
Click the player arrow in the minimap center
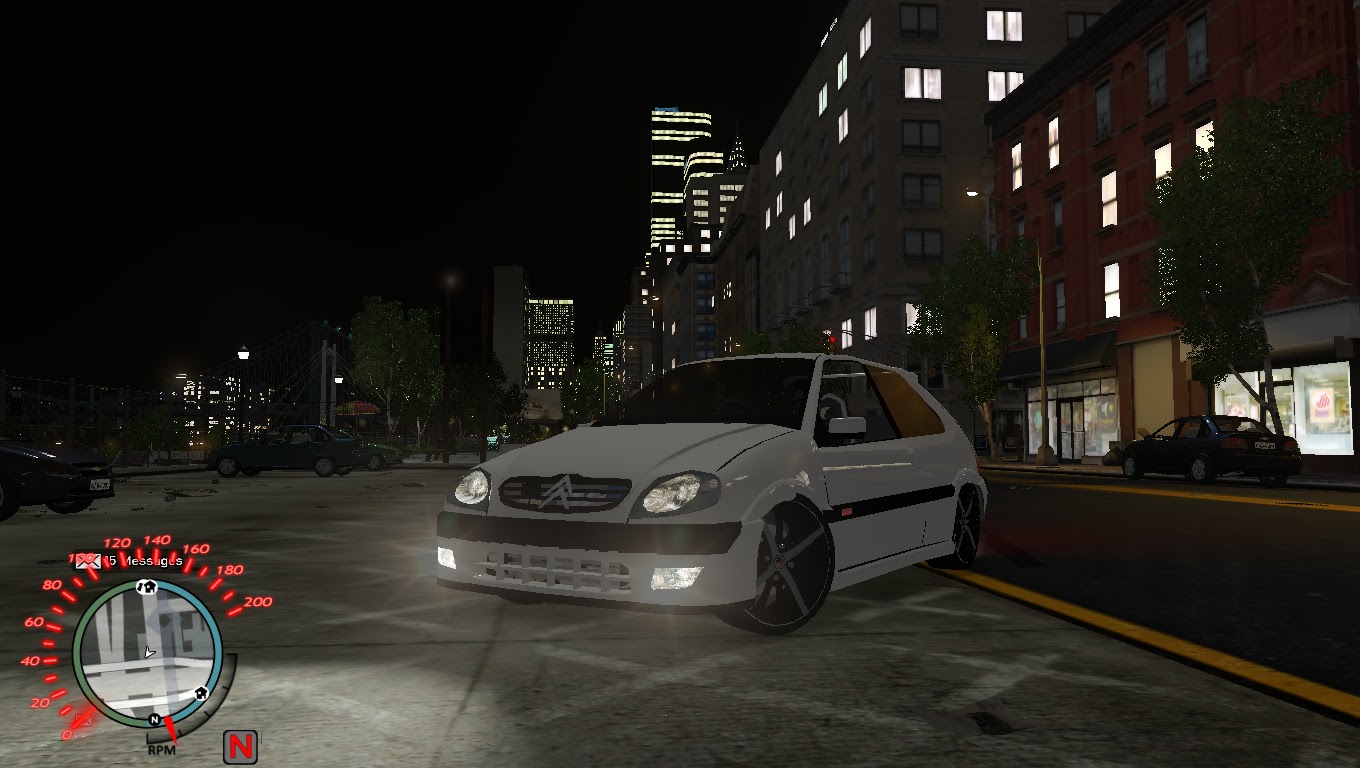pyautogui.click(x=149, y=652)
